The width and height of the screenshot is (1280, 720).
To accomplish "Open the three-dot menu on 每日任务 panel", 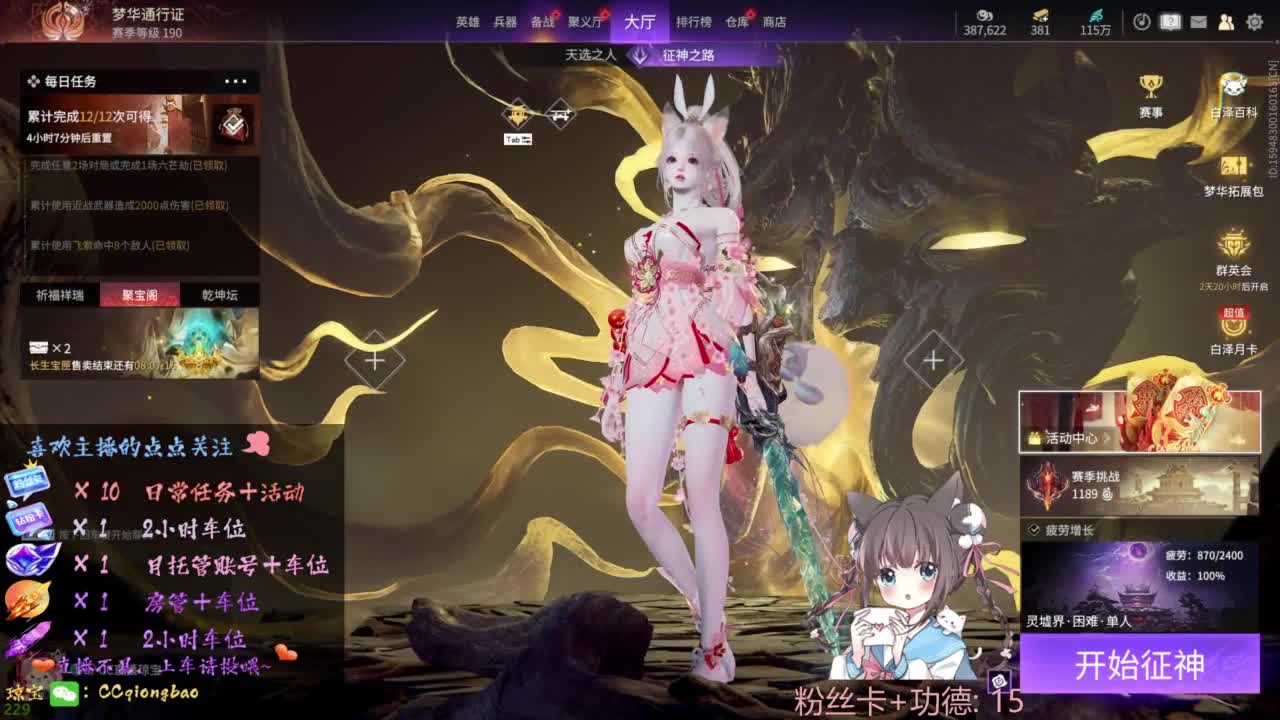I will pyautogui.click(x=237, y=80).
